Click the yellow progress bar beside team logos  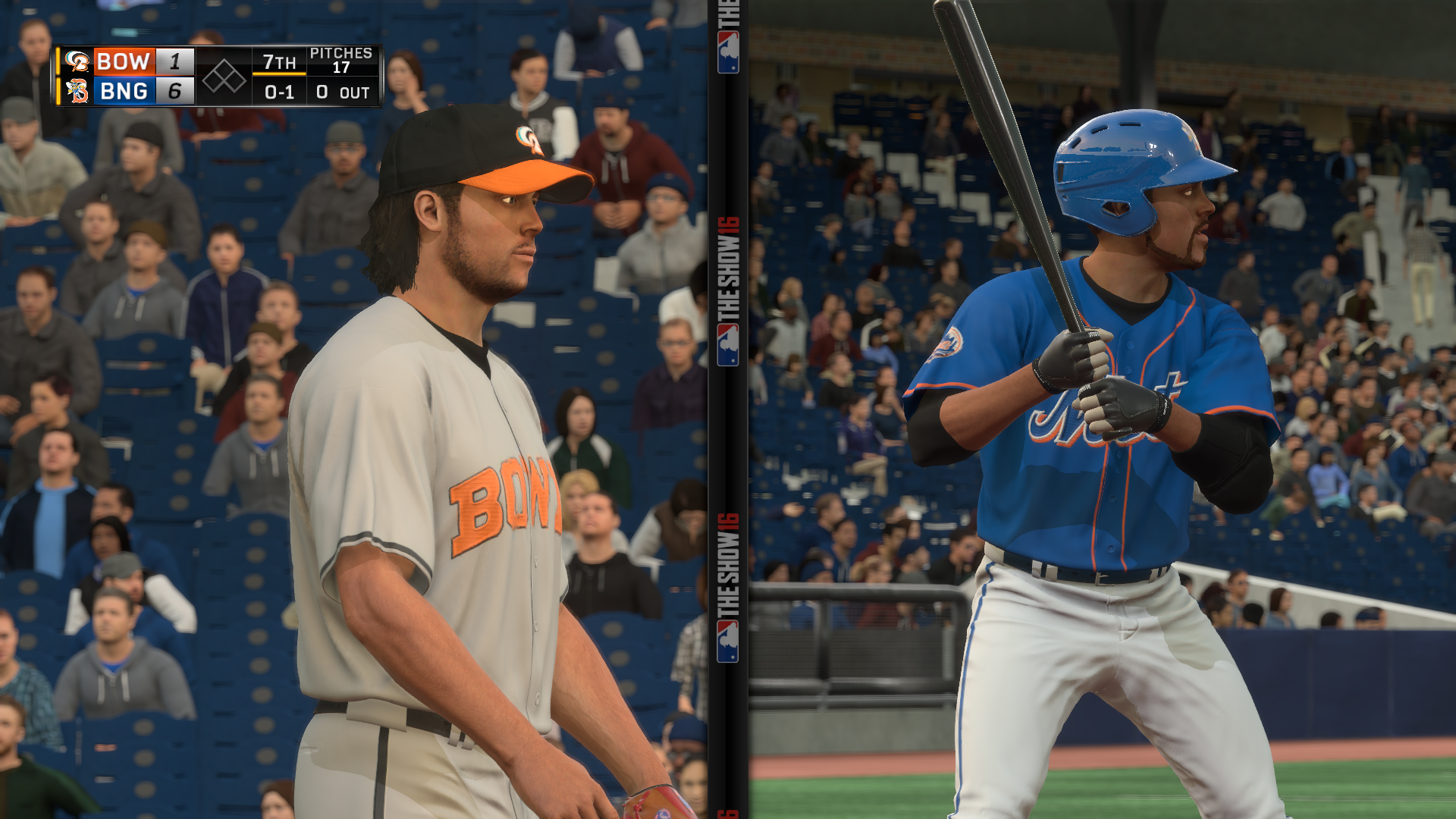58,76
